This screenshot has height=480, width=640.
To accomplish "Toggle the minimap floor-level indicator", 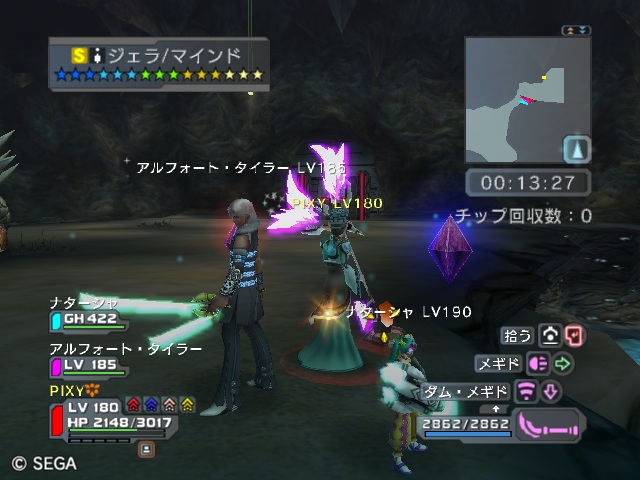I will point(575,31).
